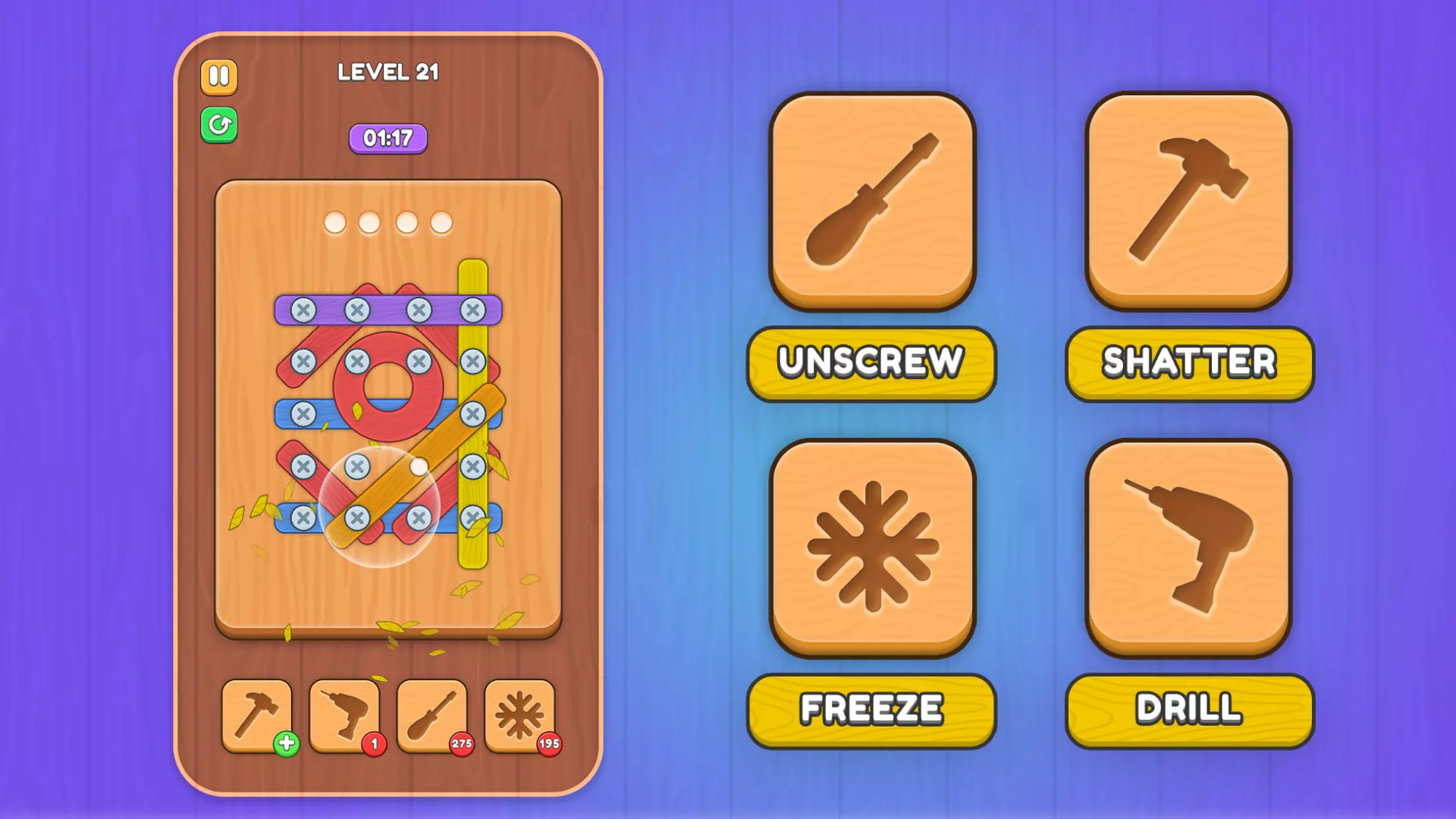
Task: Use the drill booster showing 1 charge
Action: (x=344, y=714)
